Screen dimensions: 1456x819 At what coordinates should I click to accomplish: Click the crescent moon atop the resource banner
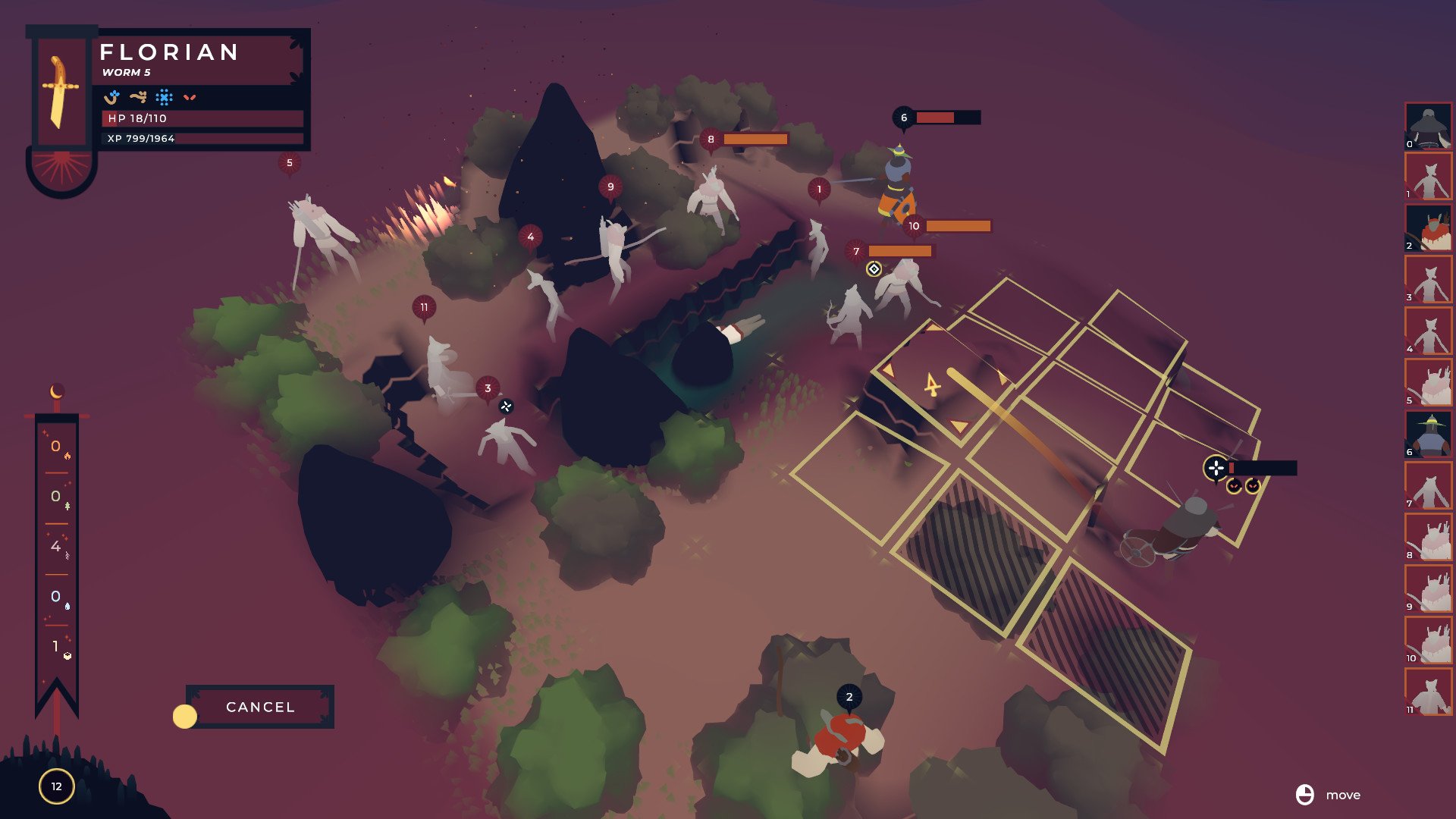coord(56,391)
